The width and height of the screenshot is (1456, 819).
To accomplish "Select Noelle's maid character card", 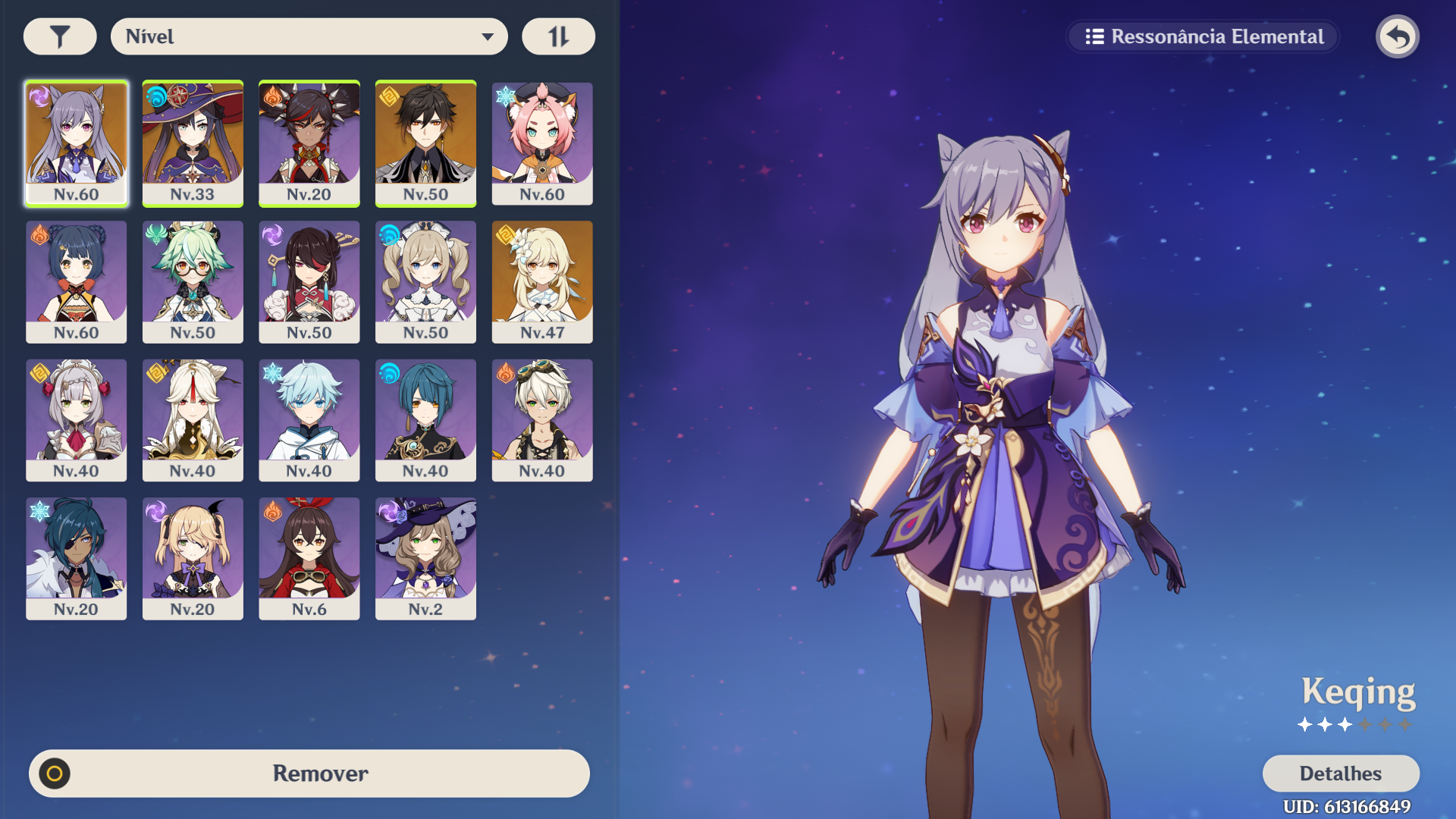I will [x=77, y=420].
